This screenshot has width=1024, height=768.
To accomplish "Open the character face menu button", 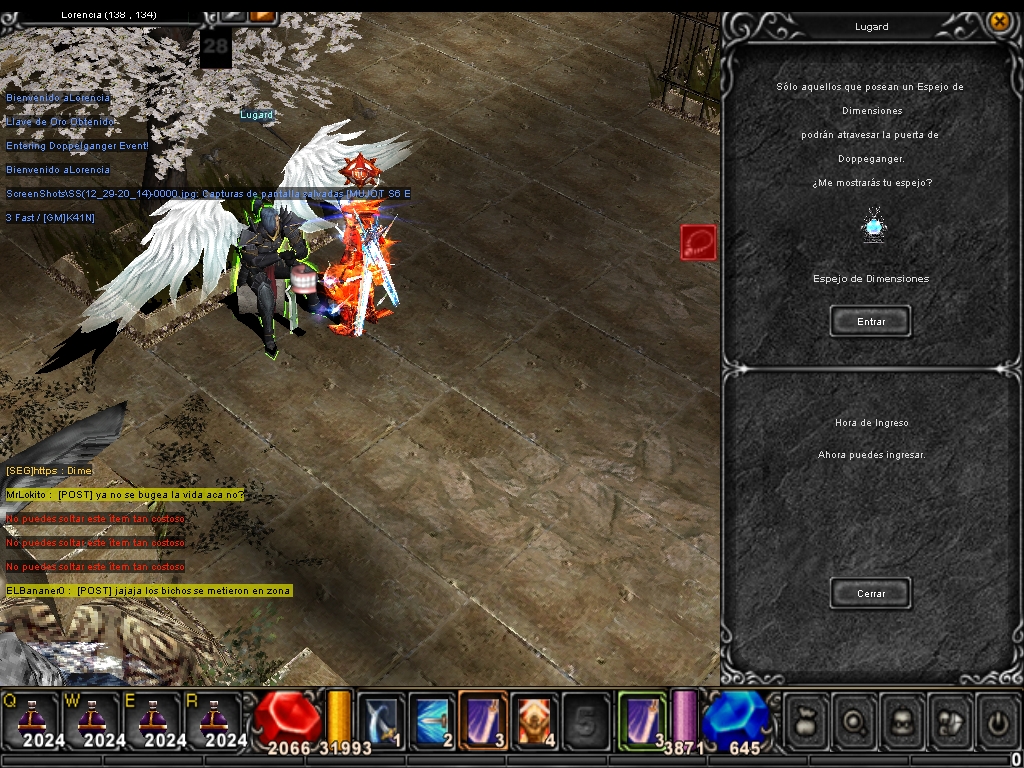I will (901, 720).
